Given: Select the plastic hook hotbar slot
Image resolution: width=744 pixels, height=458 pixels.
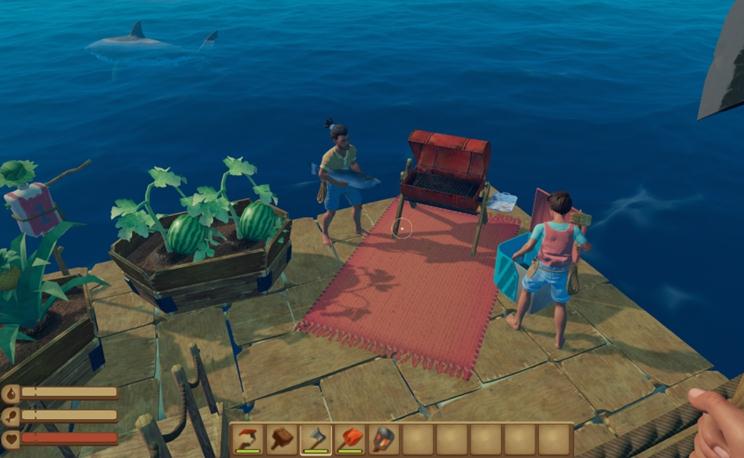Looking at the screenshot, I should pyautogui.click(x=250, y=439).
